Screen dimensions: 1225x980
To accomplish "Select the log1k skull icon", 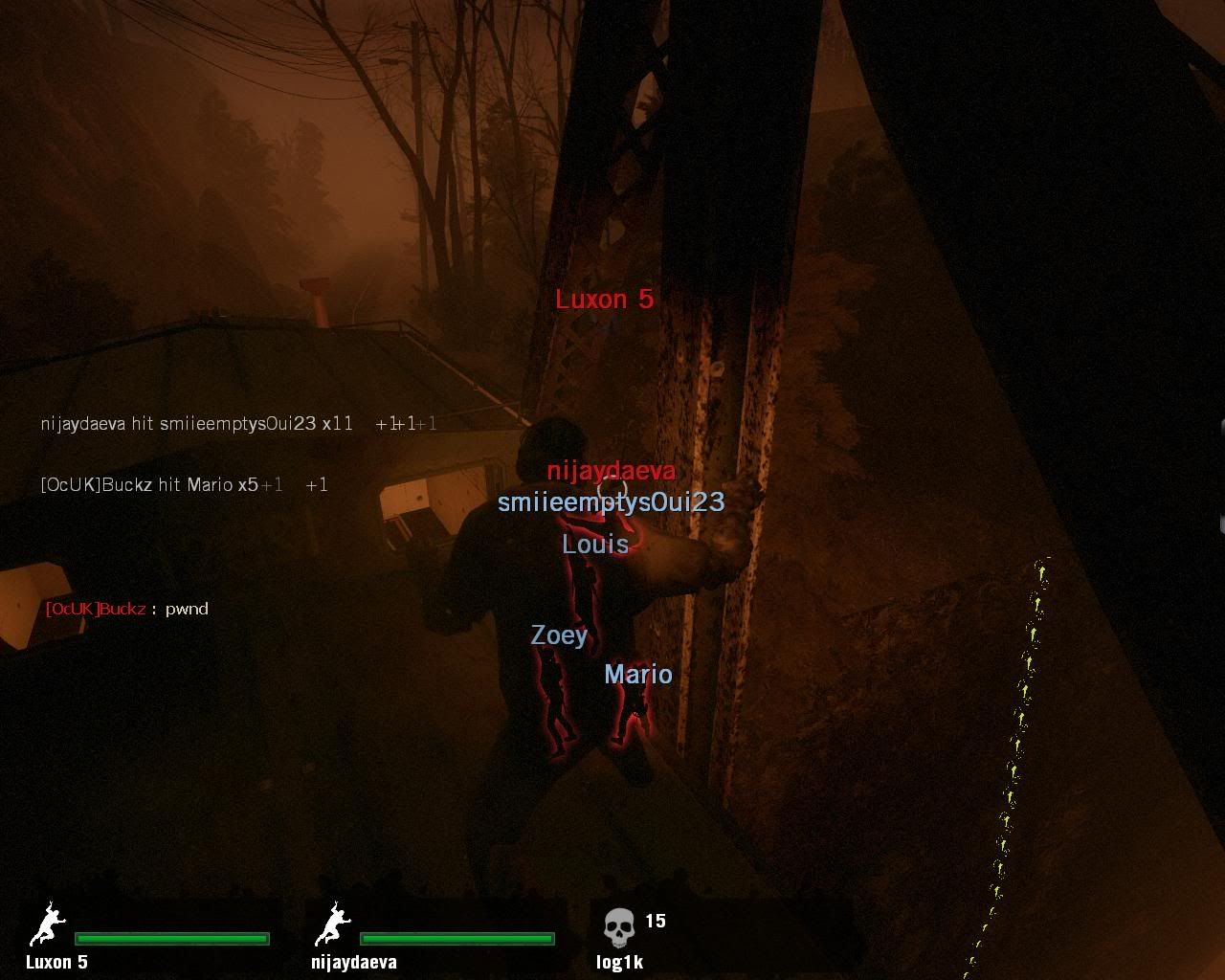I will click(x=619, y=927).
